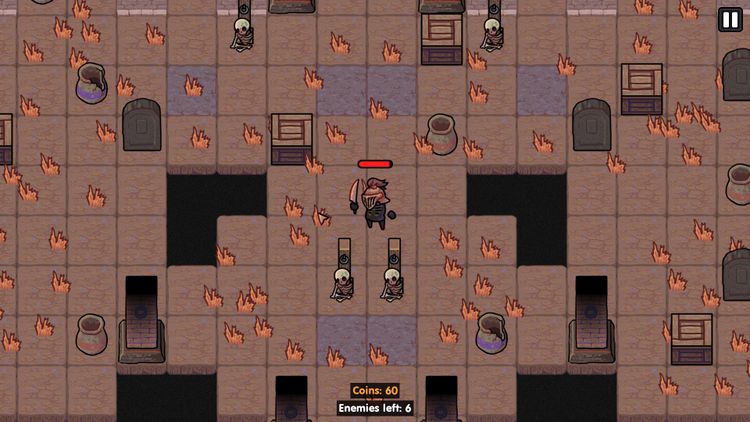Pause the game with the pause button

(730, 20)
